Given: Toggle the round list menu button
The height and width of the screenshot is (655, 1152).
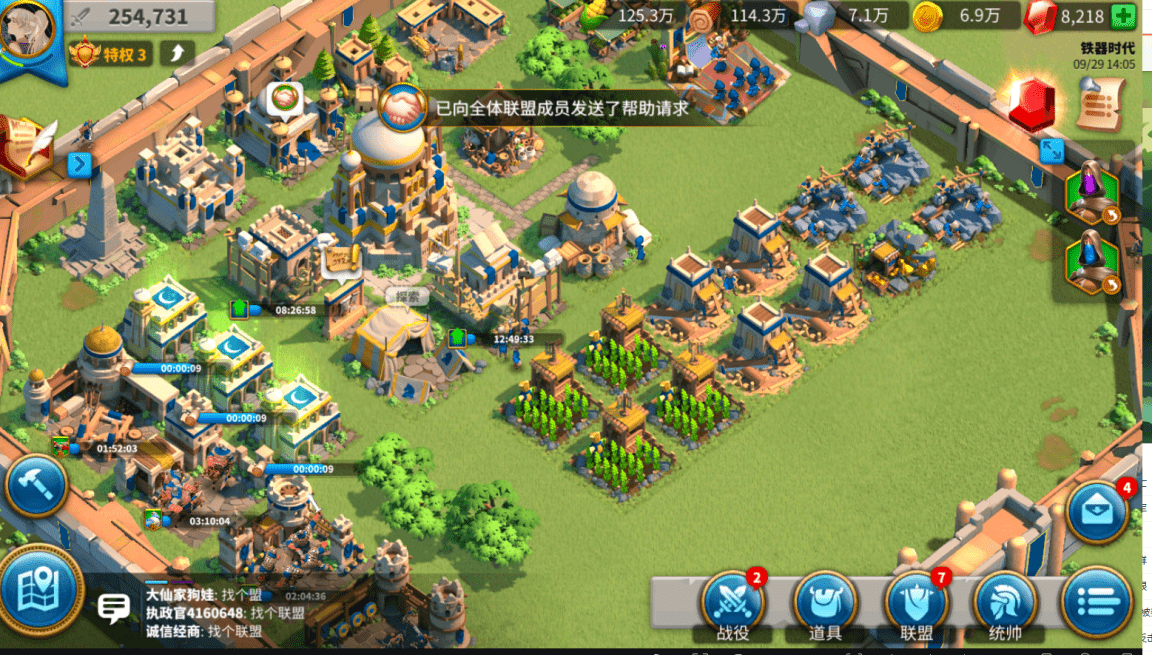Looking at the screenshot, I should 1097,602.
